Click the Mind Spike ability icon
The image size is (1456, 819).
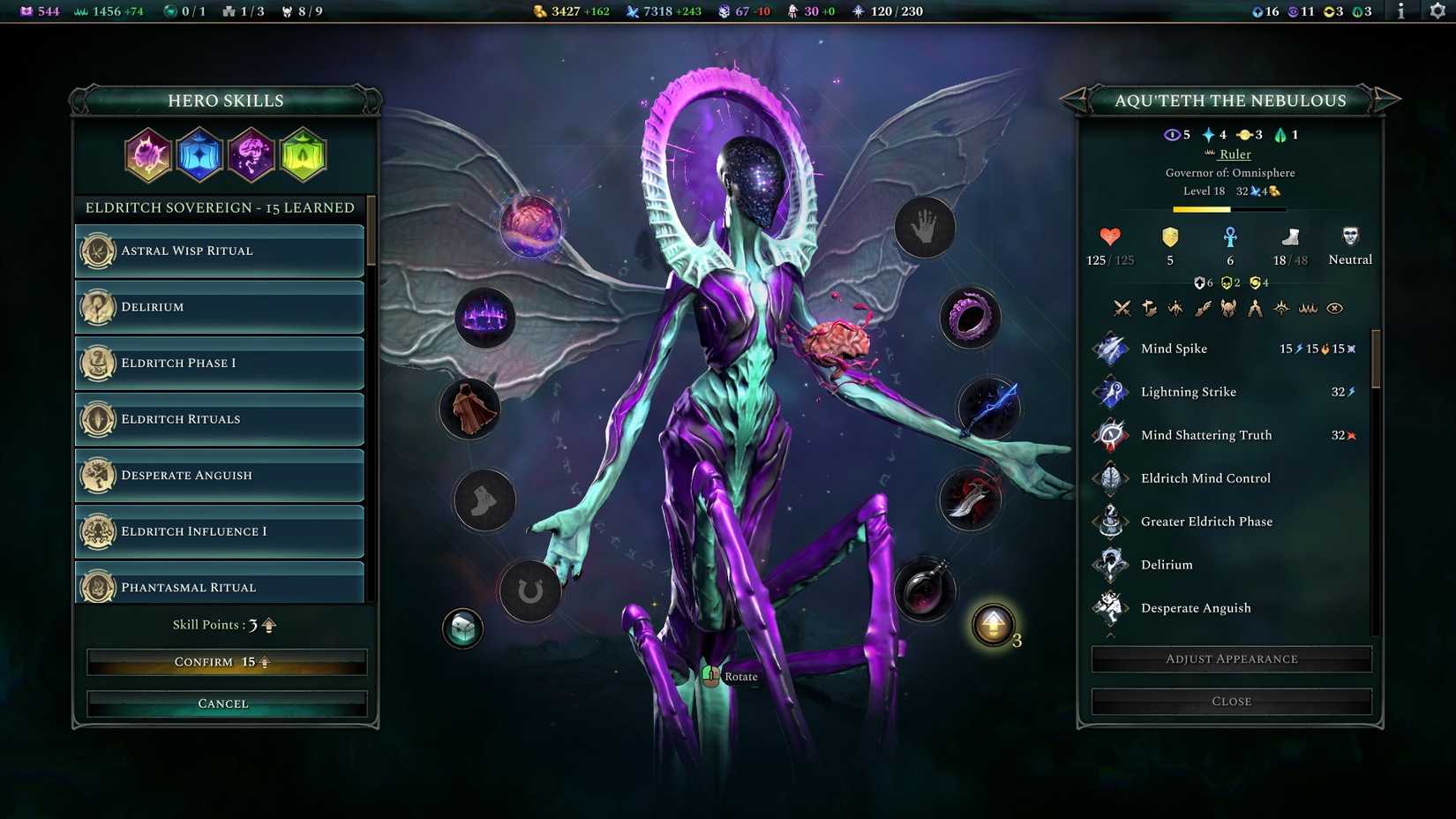pyautogui.click(x=1110, y=349)
